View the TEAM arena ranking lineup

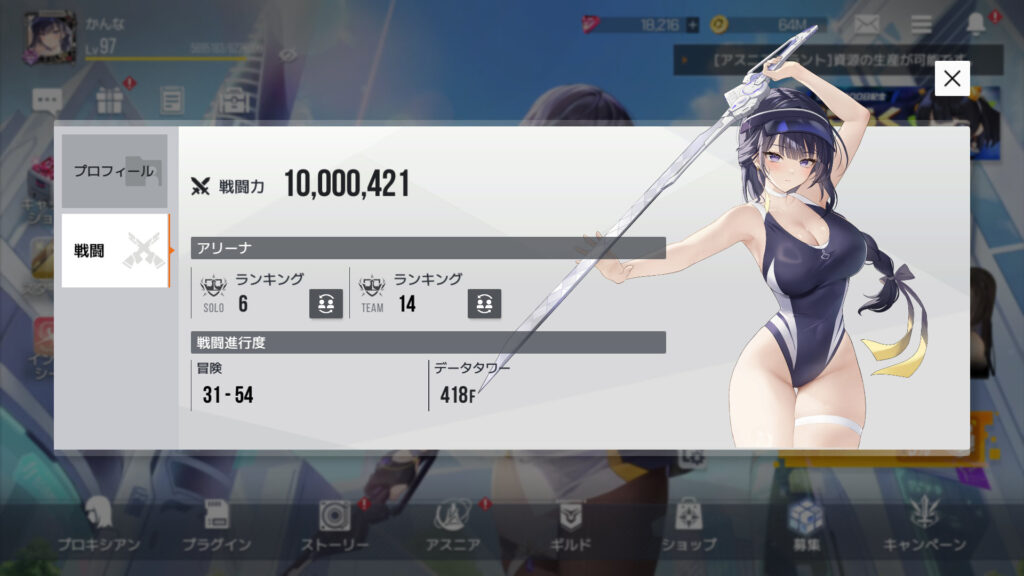(484, 304)
